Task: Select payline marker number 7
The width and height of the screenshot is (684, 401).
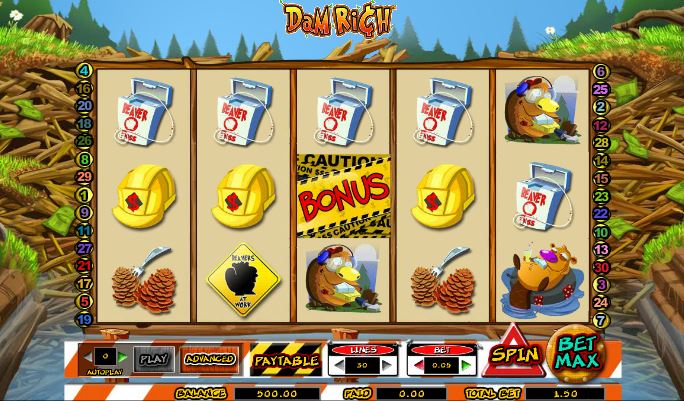Action: click(x=601, y=319)
